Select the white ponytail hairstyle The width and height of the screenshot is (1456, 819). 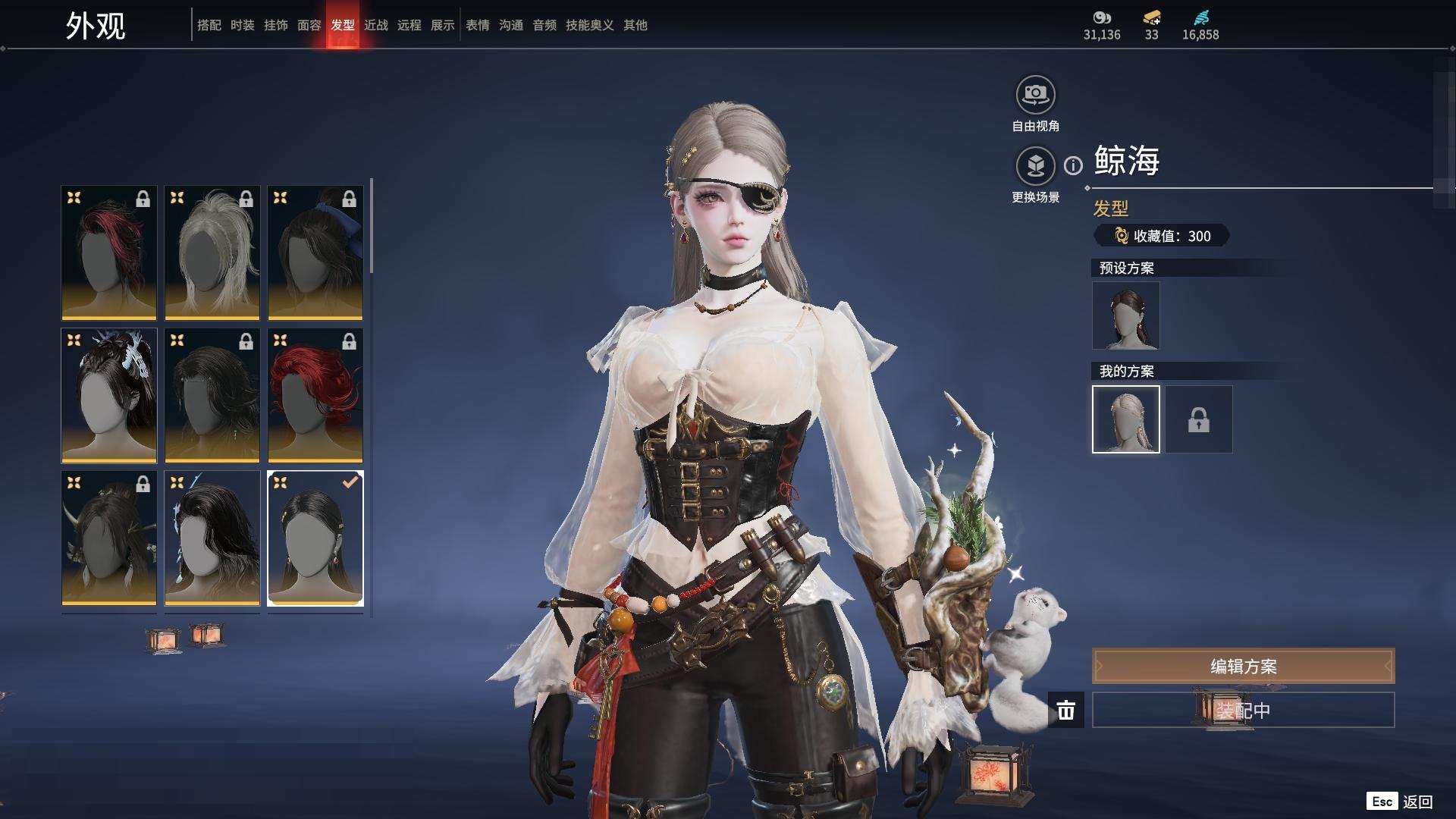tap(212, 253)
